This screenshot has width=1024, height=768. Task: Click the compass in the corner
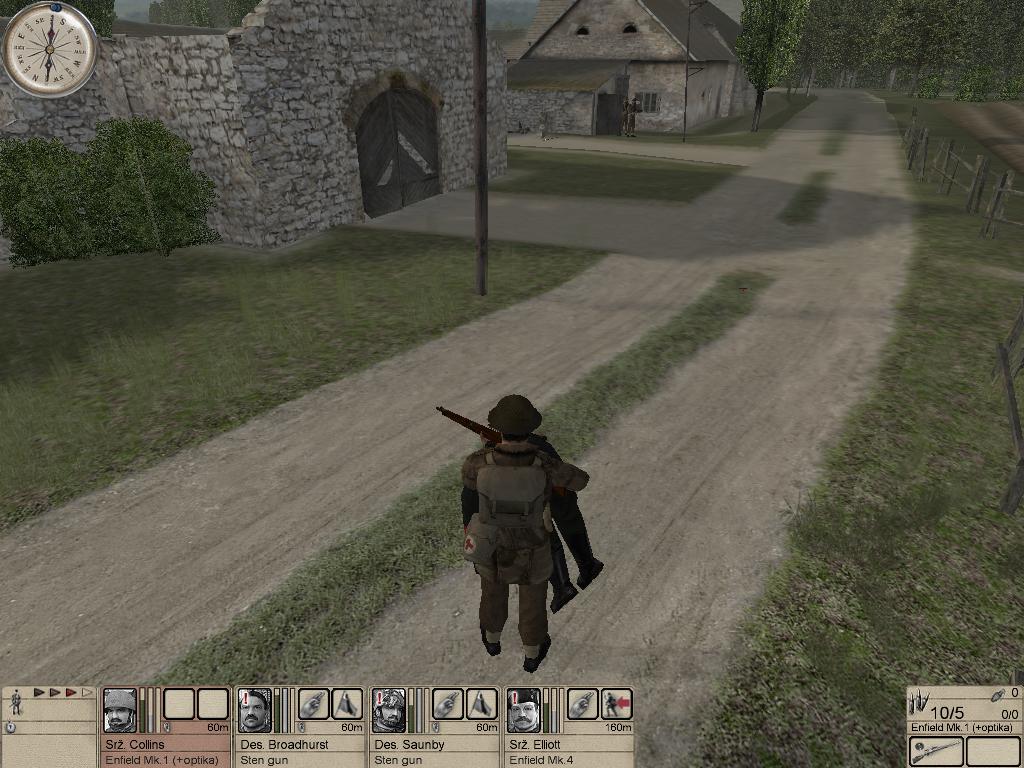tap(48, 48)
